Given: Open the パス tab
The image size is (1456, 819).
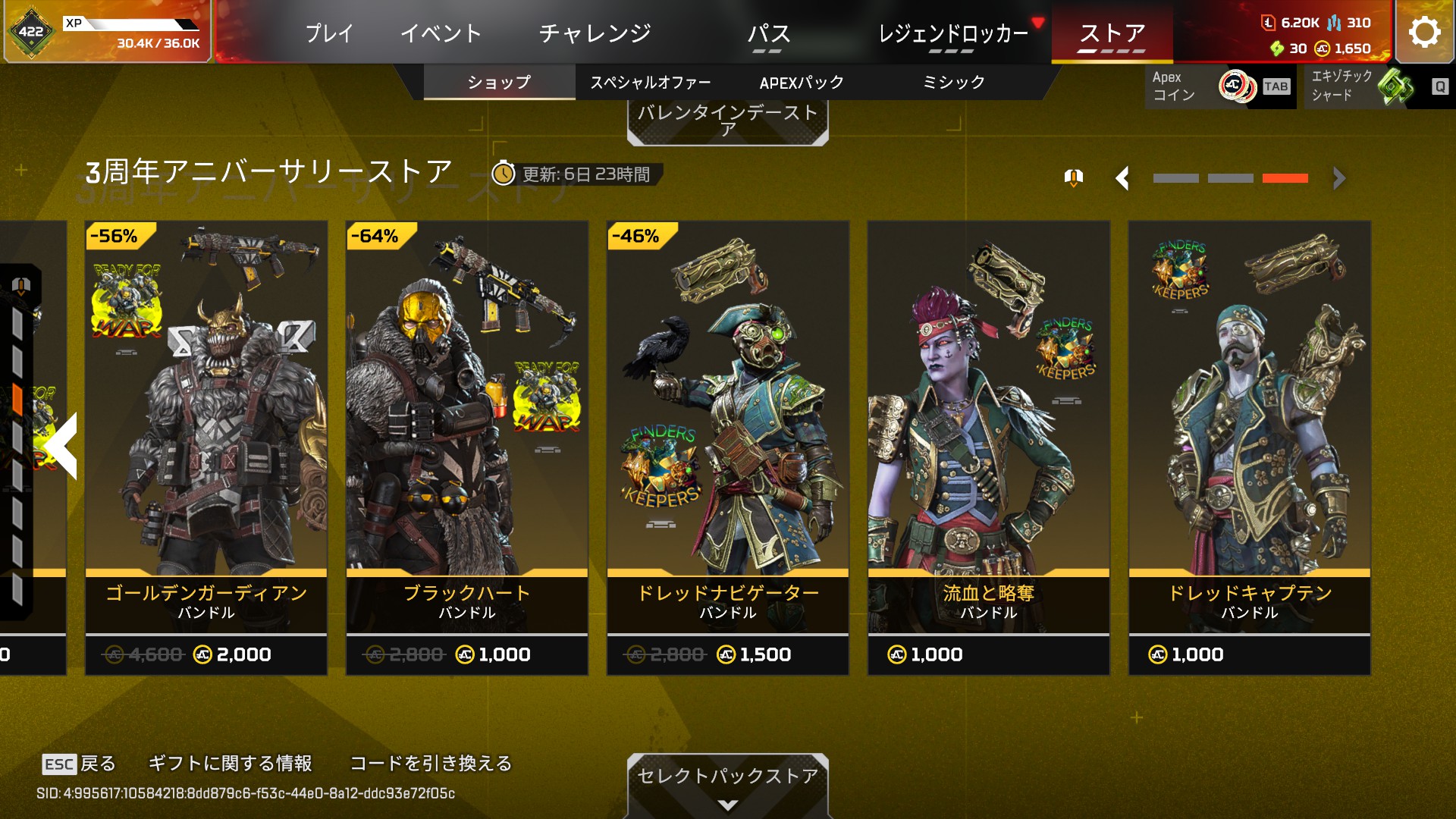Looking at the screenshot, I should click(768, 33).
